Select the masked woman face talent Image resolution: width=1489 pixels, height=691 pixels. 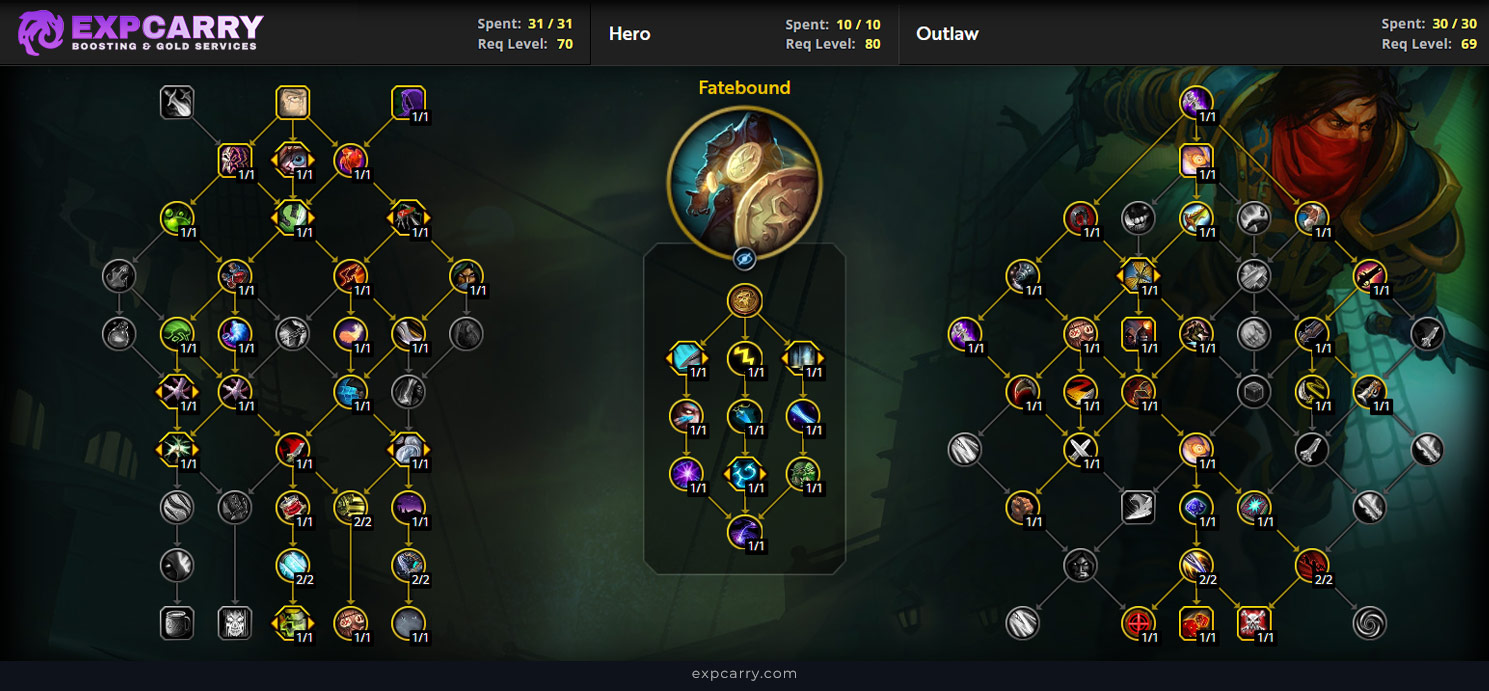pos(466,275)
